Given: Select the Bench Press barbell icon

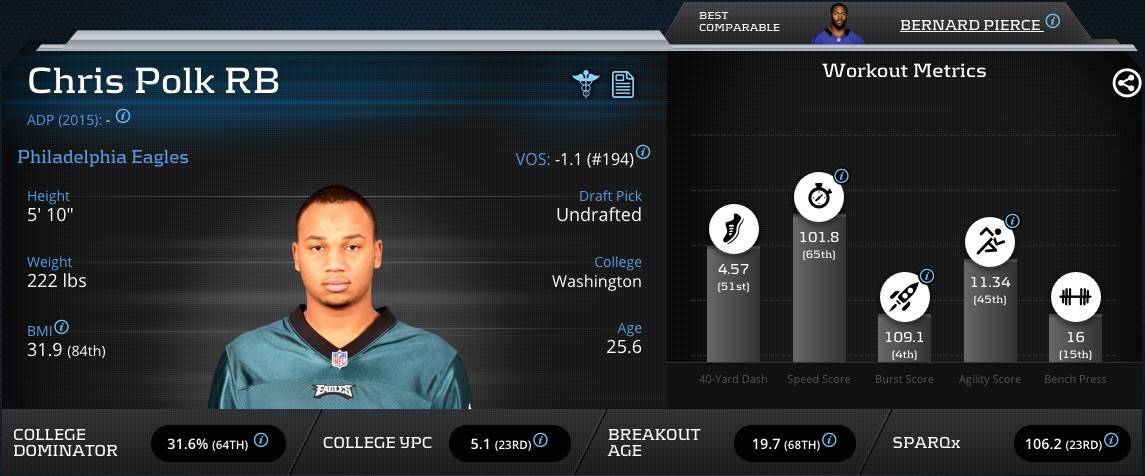Looking at the screenshot, I should (1075, 297).
